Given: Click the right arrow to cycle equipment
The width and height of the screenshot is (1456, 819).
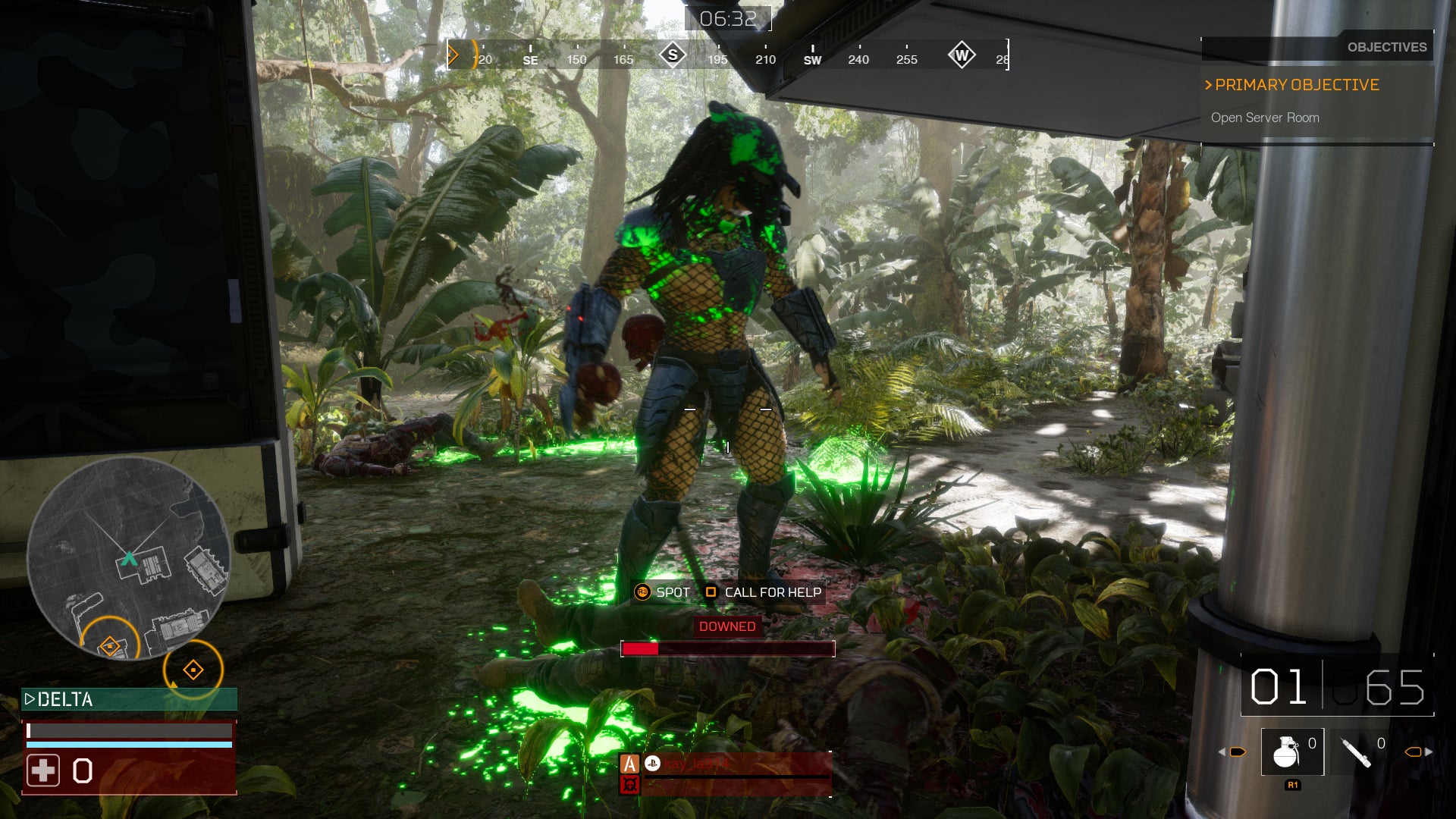Looking at the screenshot, I should (1427, 752).
